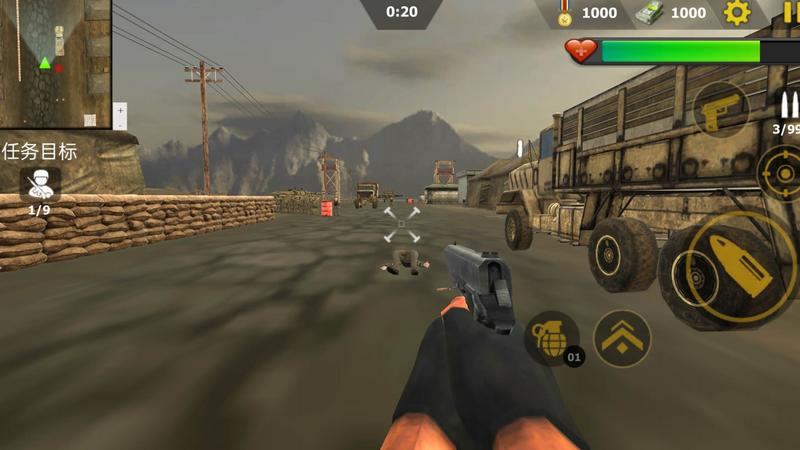This screenshot has height=450, width=800.
Task: Pause the game with the pause button
Action: tap(791, 12)
